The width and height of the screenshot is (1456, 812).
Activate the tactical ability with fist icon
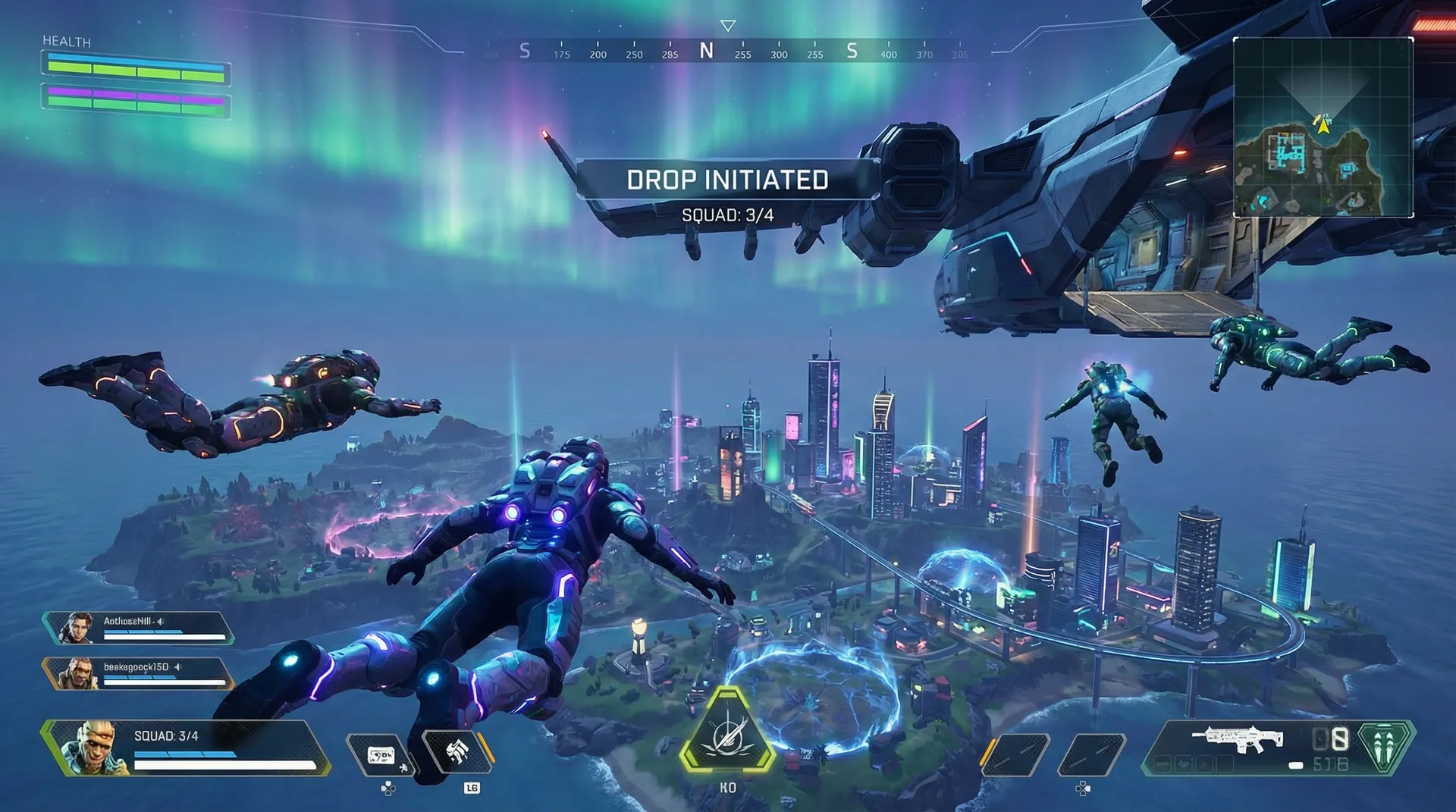[x=457, y=753]
